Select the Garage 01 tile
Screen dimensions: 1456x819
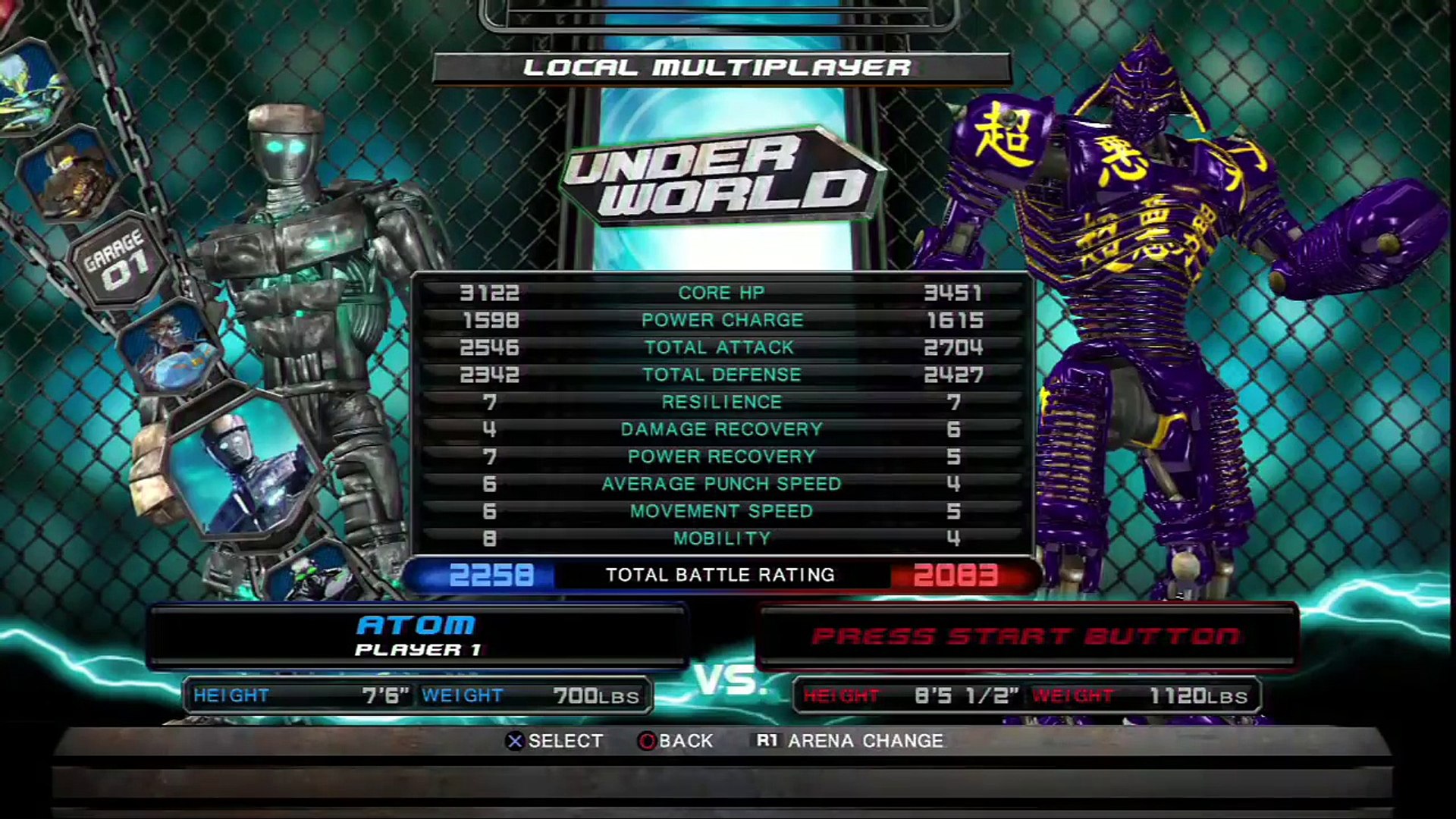pos(118,260)
